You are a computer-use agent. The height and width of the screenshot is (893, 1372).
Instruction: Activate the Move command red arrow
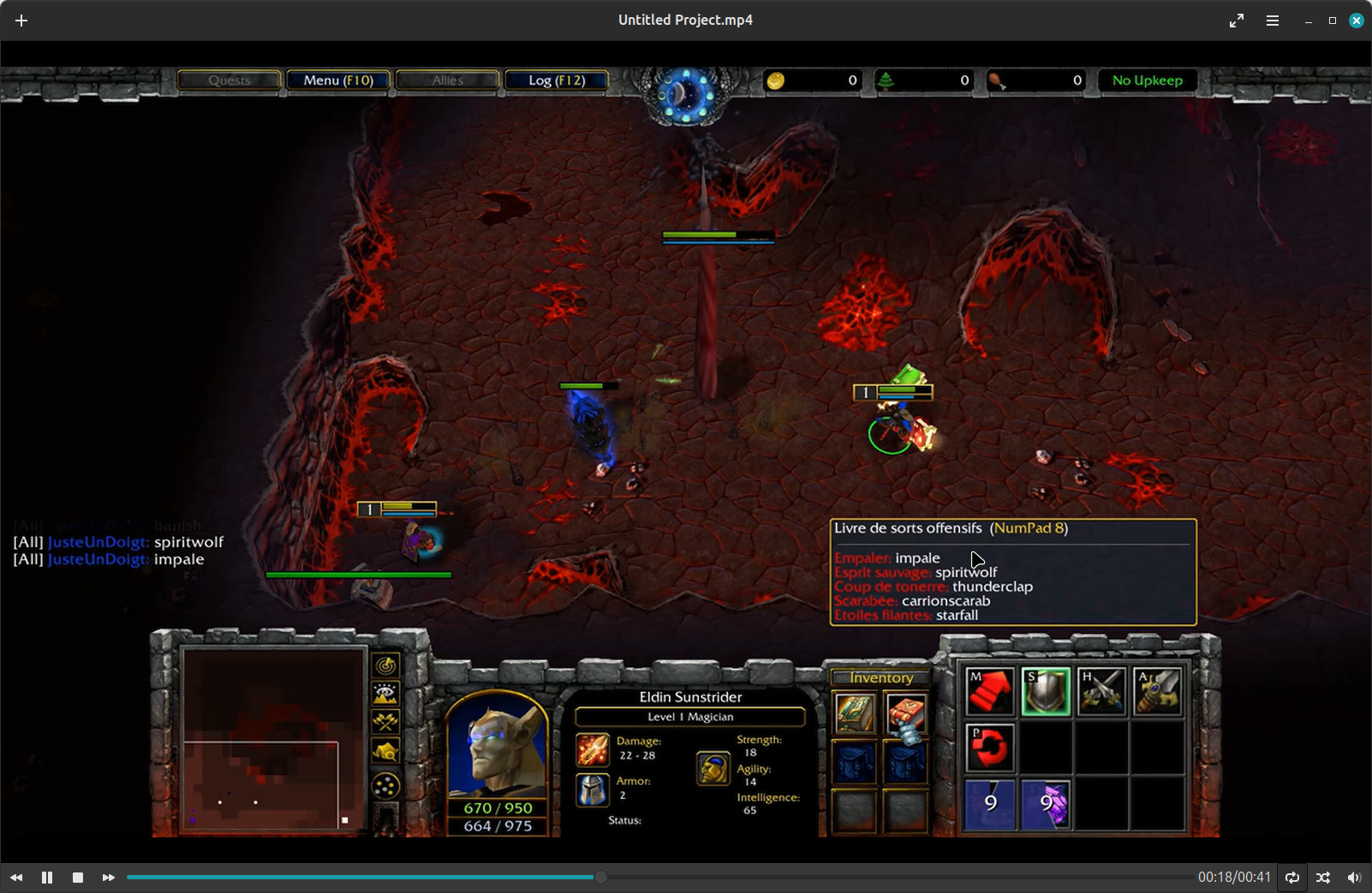click(989, 691)
